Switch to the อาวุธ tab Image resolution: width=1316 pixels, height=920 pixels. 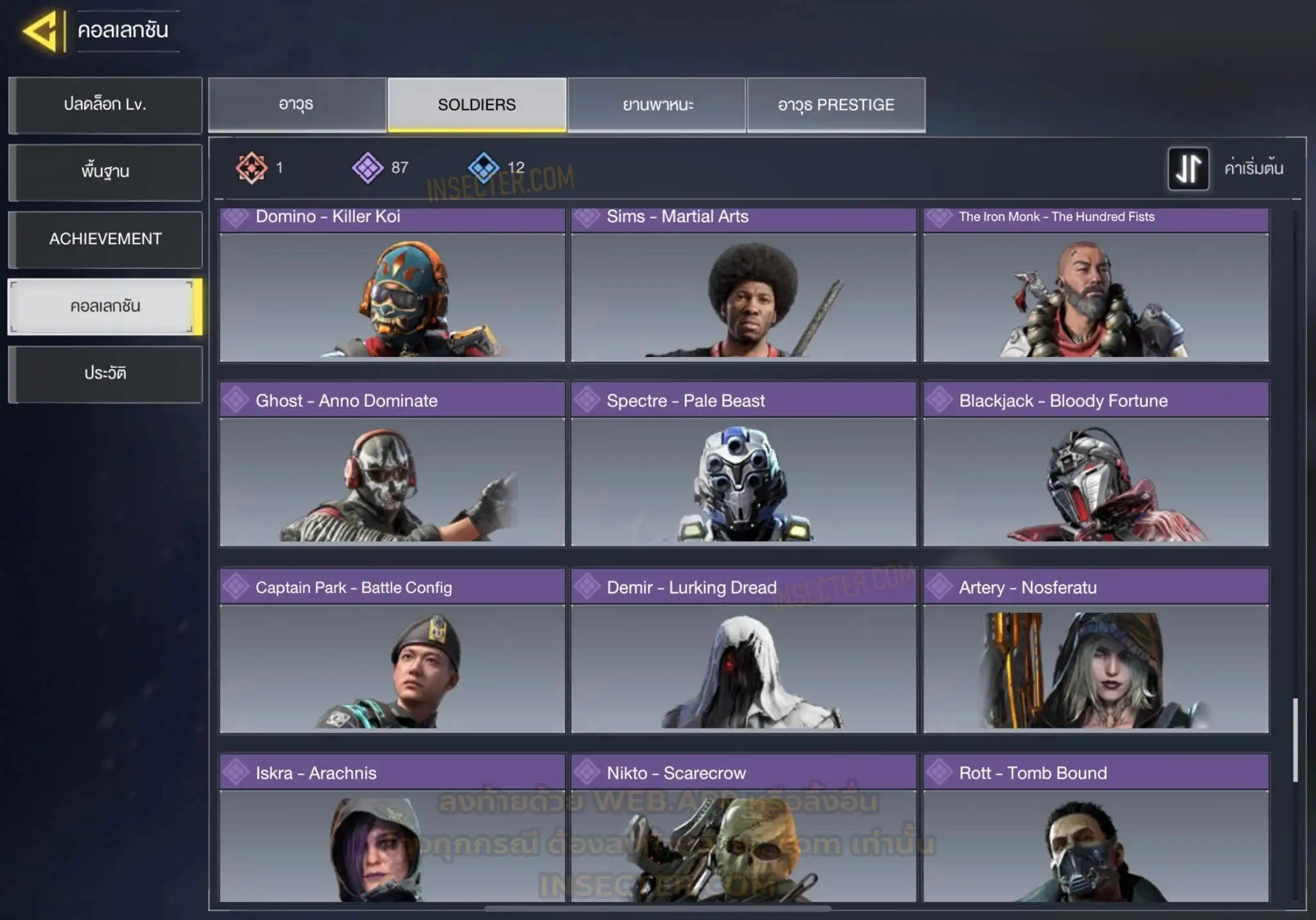point(297,105)
